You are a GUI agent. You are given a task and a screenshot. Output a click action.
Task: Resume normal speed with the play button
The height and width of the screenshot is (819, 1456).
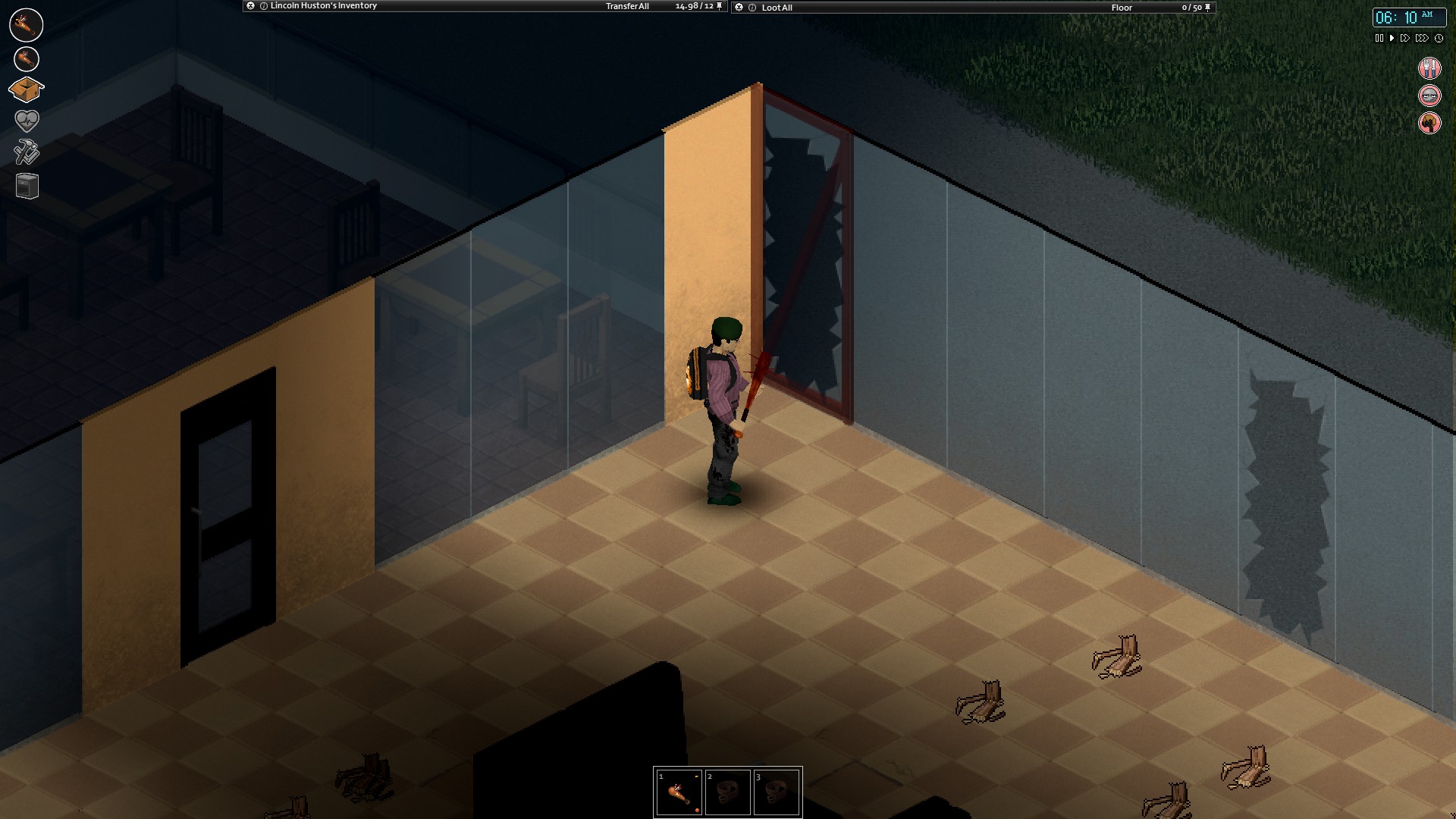[x=1392, y=37]
